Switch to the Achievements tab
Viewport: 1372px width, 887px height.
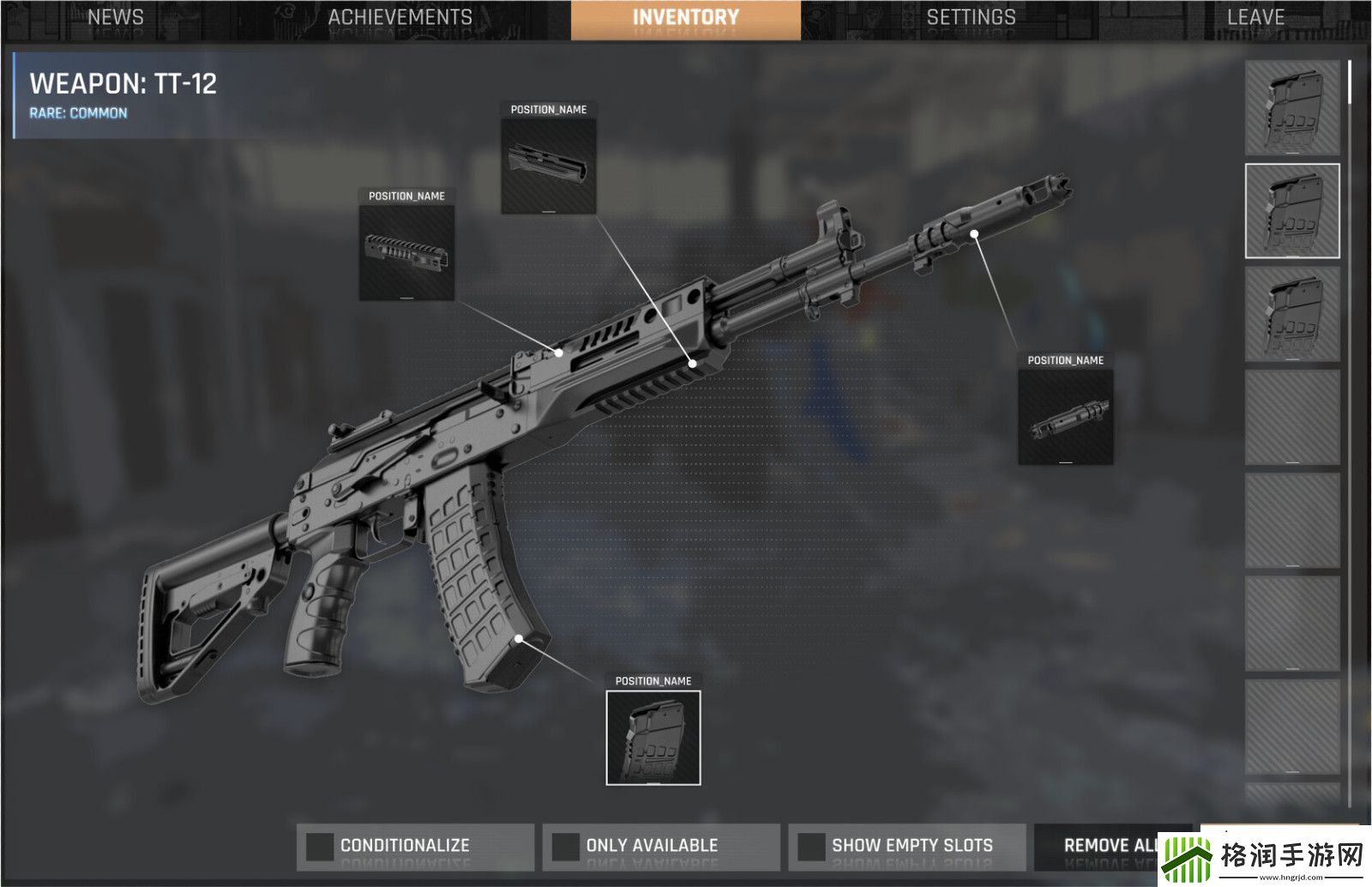(x=400, y=18)
